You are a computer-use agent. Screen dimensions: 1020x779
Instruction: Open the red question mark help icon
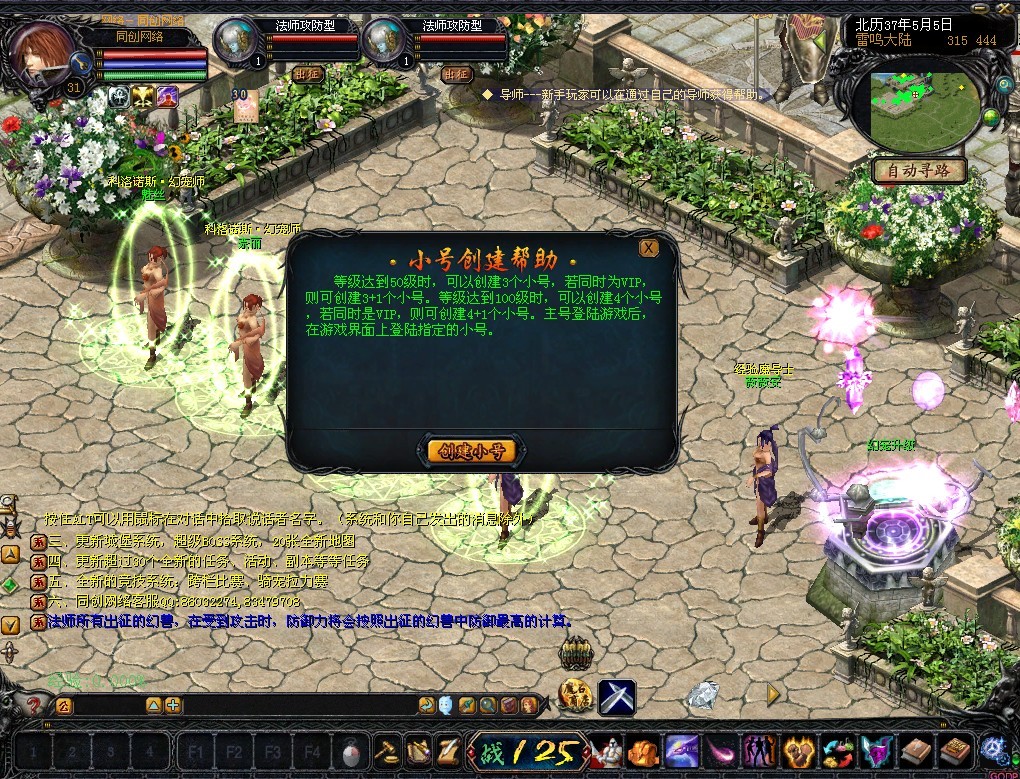pyautogui.click(x=33, y=705)
